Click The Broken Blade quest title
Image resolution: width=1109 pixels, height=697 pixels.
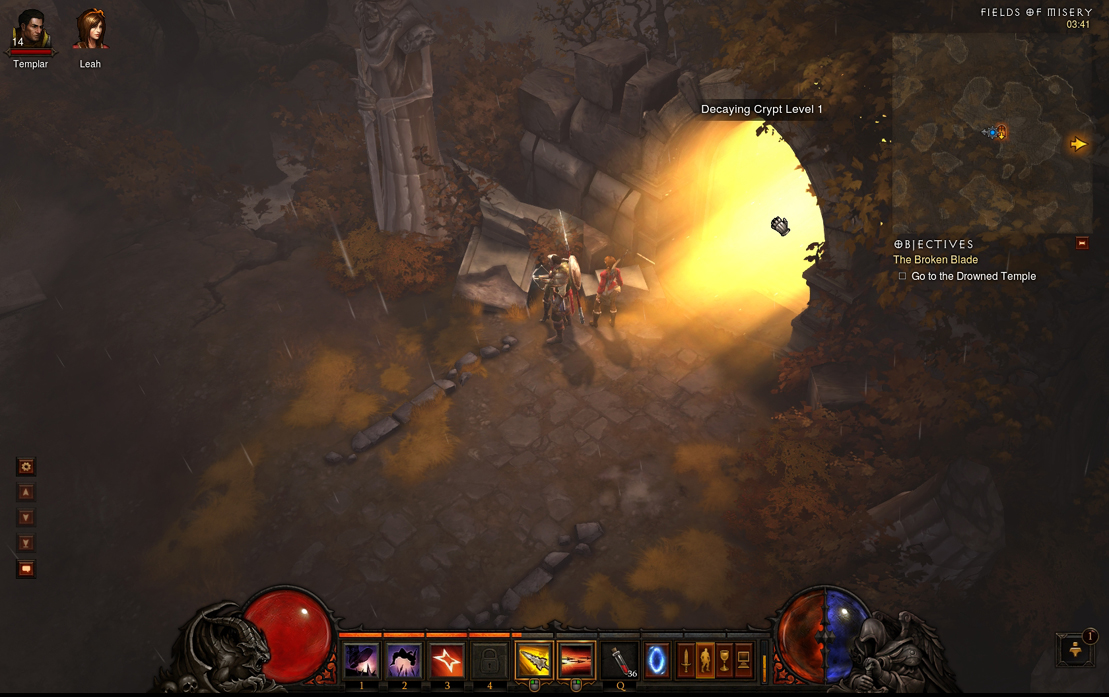[x=935, y=260]
